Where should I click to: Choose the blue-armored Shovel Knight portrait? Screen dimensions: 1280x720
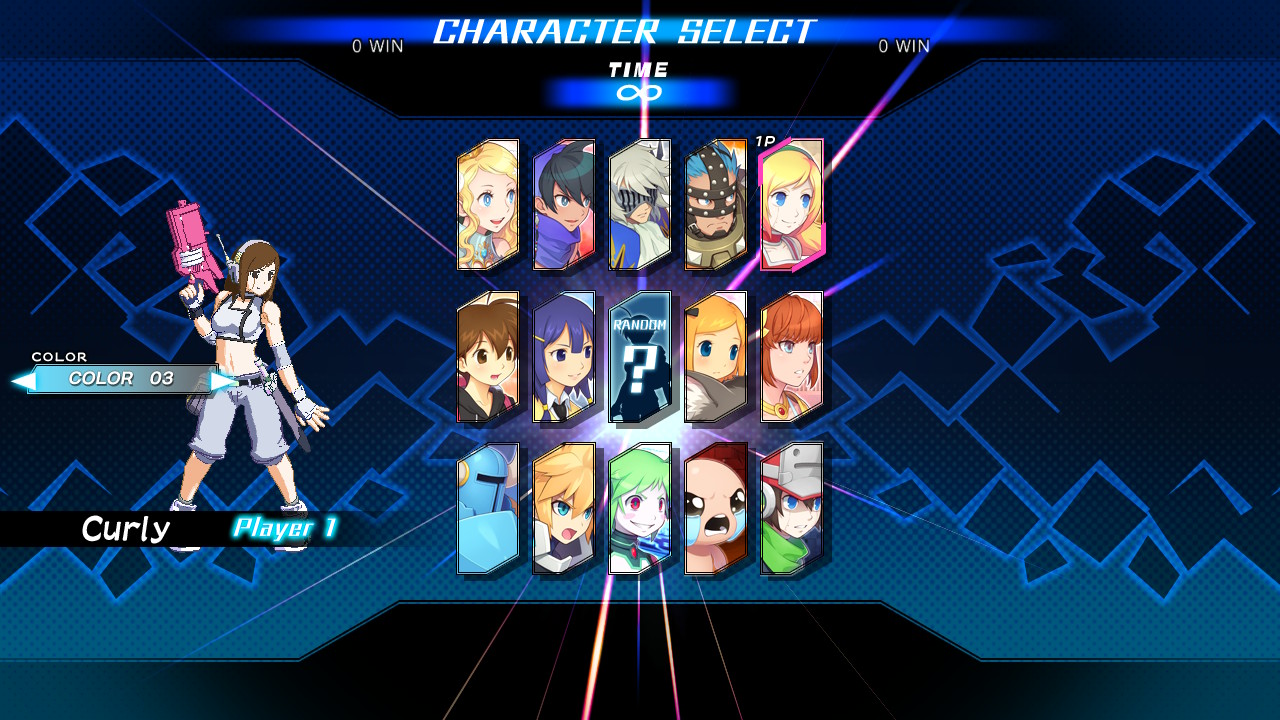(488, 509)
